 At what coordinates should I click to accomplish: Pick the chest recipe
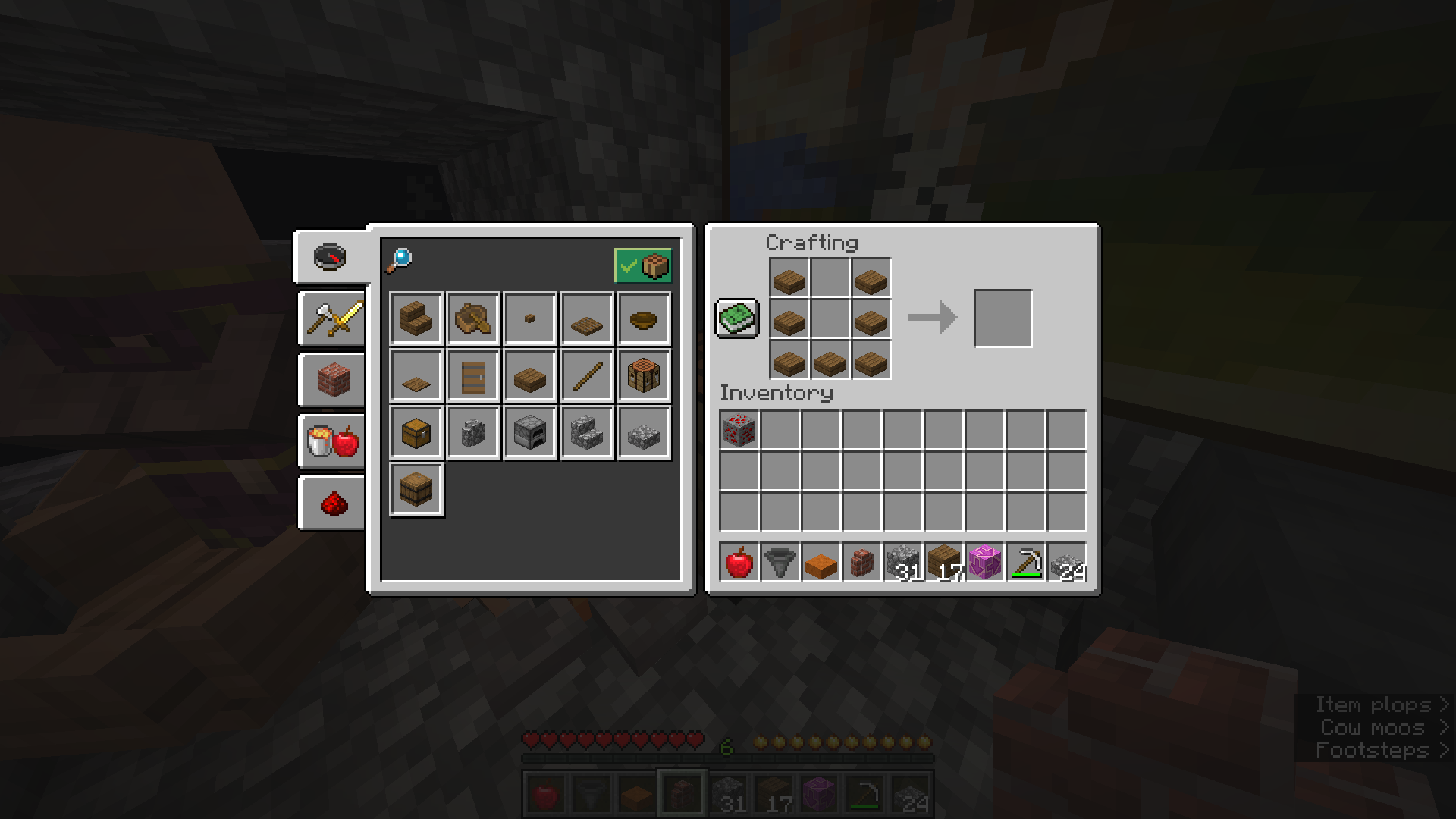[x=416, y=433]
